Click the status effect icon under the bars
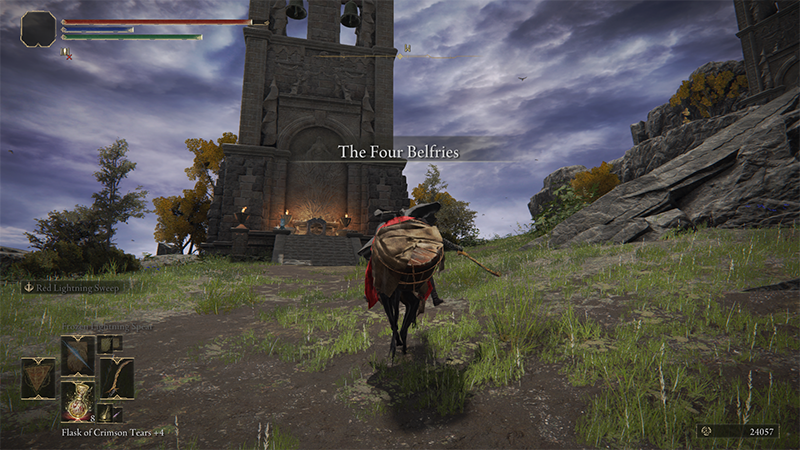The width and height of the screenshot is (800, 450). pyautogui.click(x=66, y=53)
